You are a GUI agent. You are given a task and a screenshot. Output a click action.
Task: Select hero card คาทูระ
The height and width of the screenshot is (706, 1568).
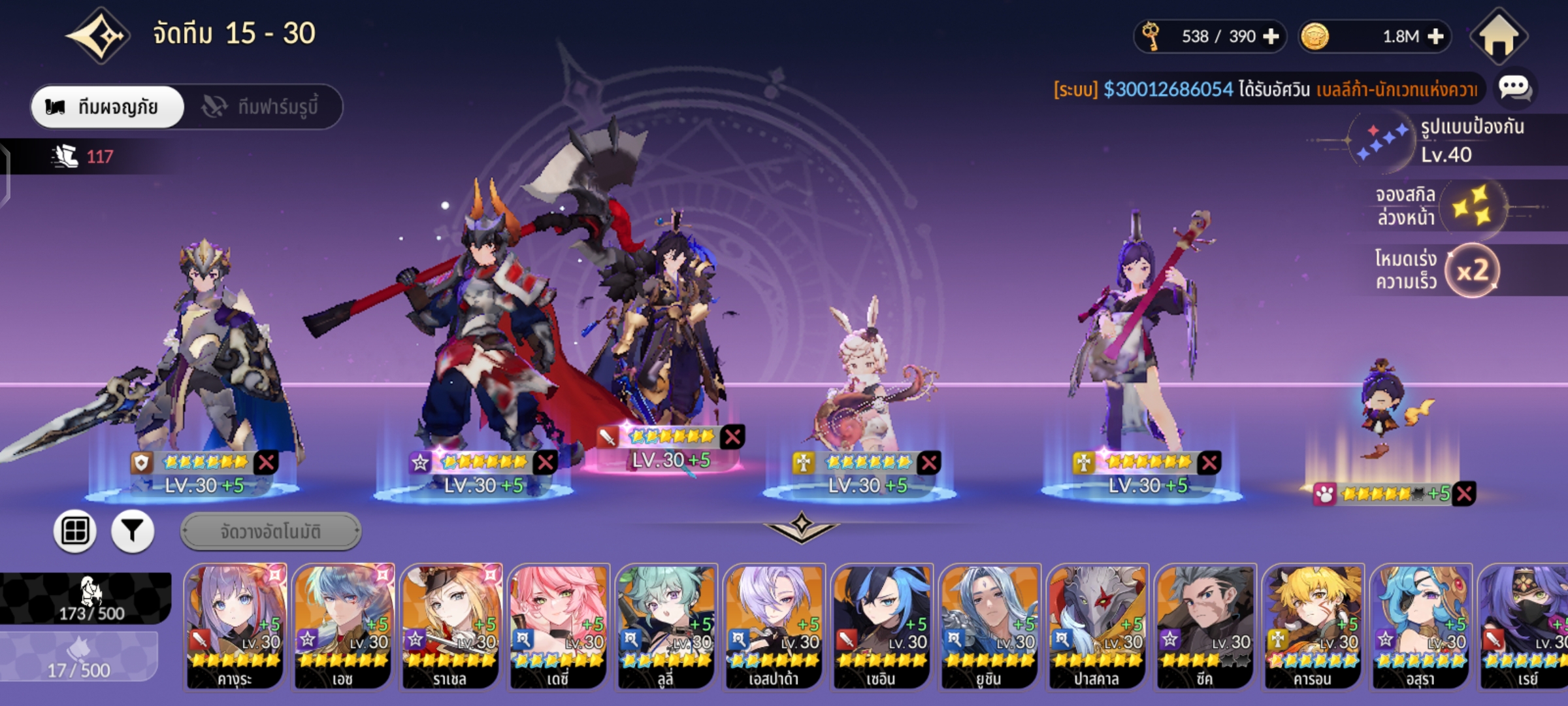(x=235, y=626)
